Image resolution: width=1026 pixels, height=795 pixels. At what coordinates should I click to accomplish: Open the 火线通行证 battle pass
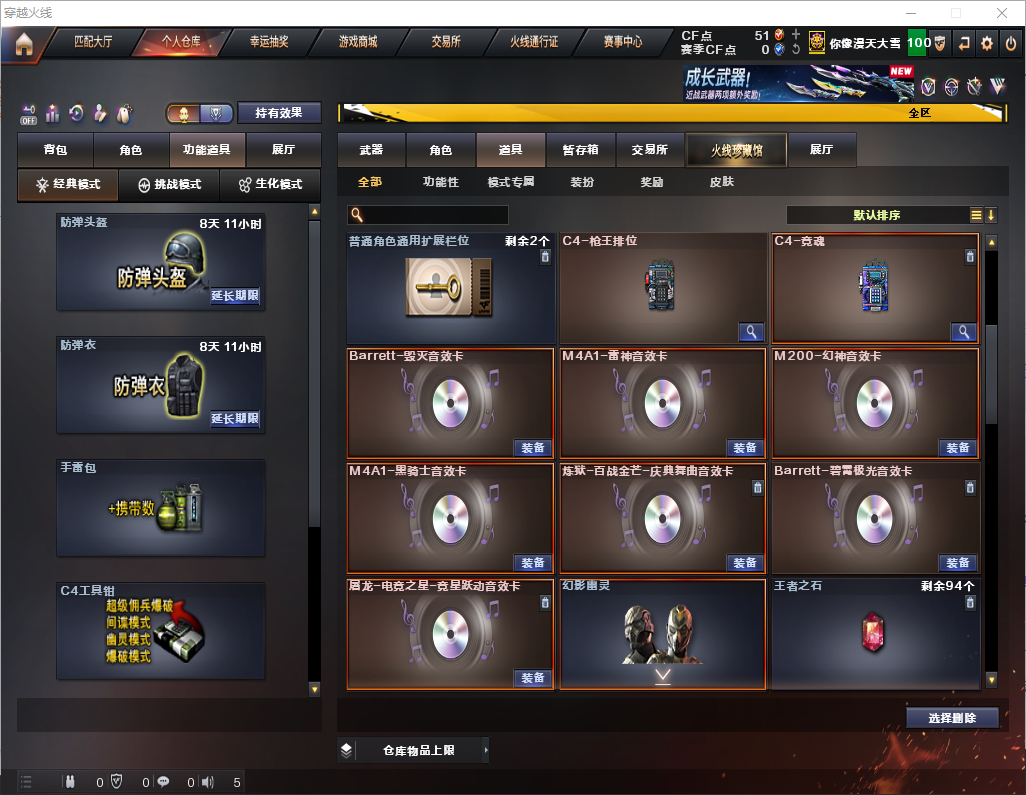pos(534,43)
